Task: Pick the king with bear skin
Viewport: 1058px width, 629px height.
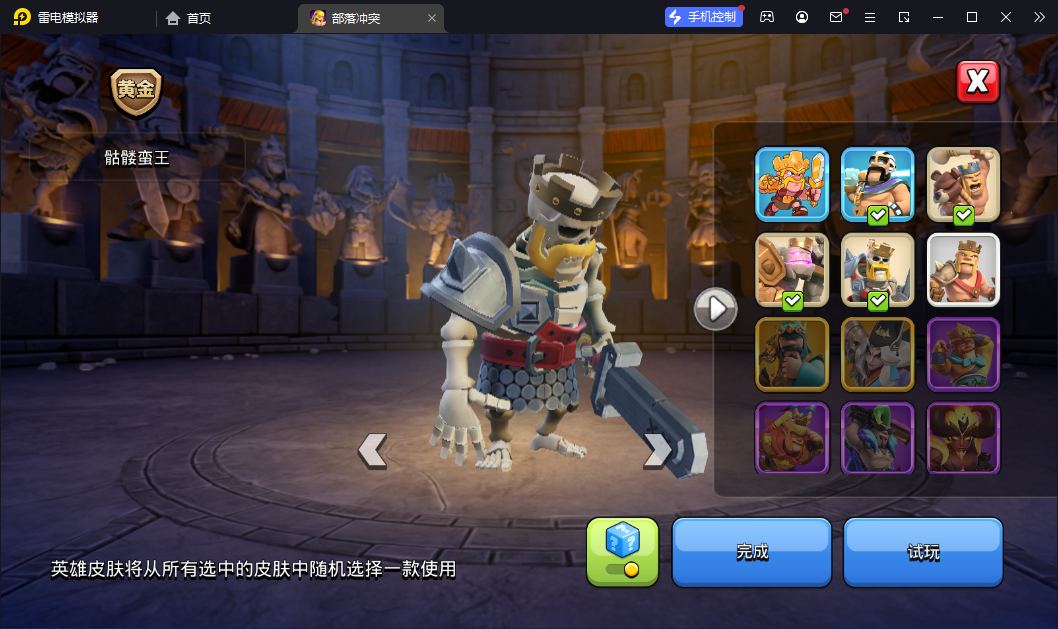Action: (x=963, y=184)
